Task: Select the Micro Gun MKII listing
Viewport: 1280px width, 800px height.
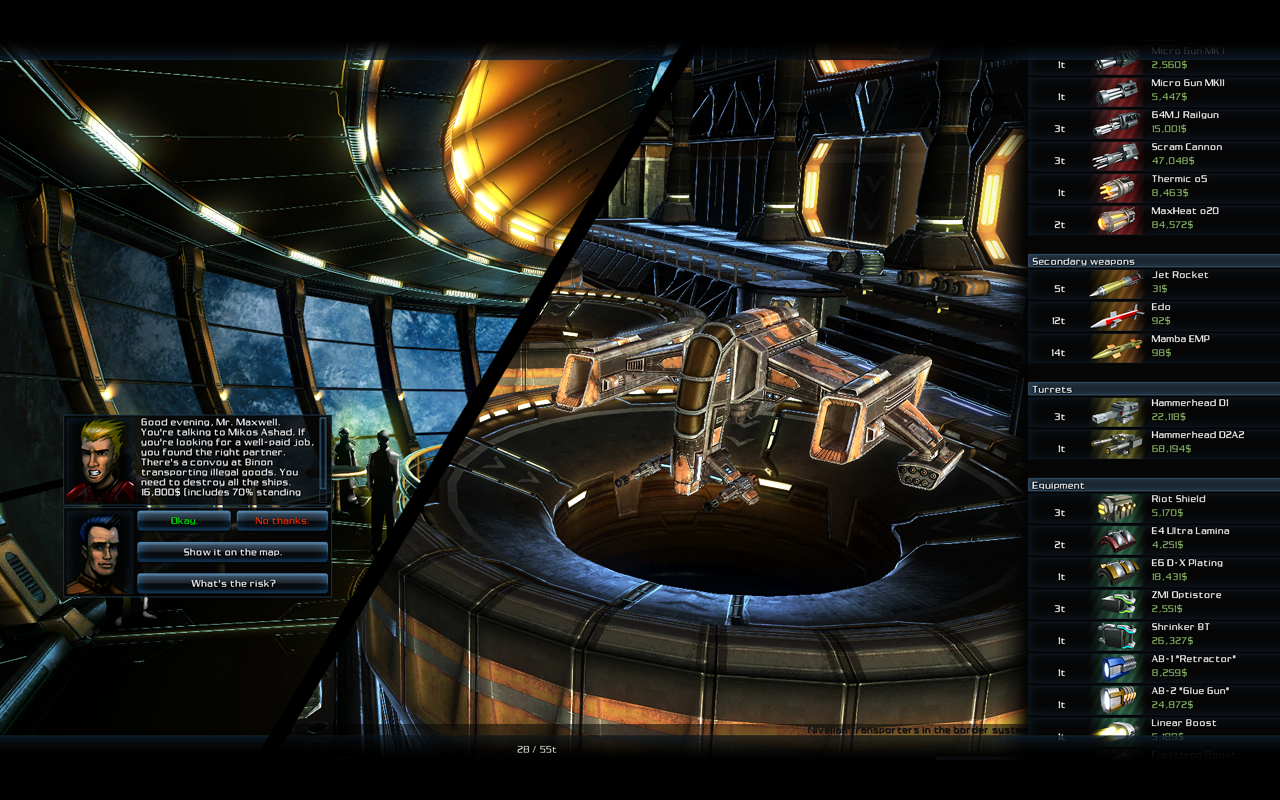Action: 1153,90
